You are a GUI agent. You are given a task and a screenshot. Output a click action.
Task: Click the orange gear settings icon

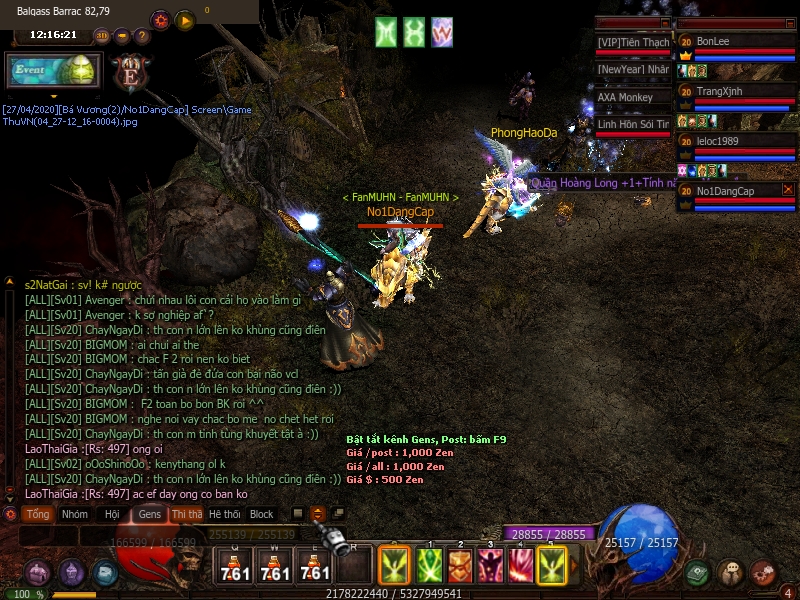pyautogui.click(x=160, y=20)
